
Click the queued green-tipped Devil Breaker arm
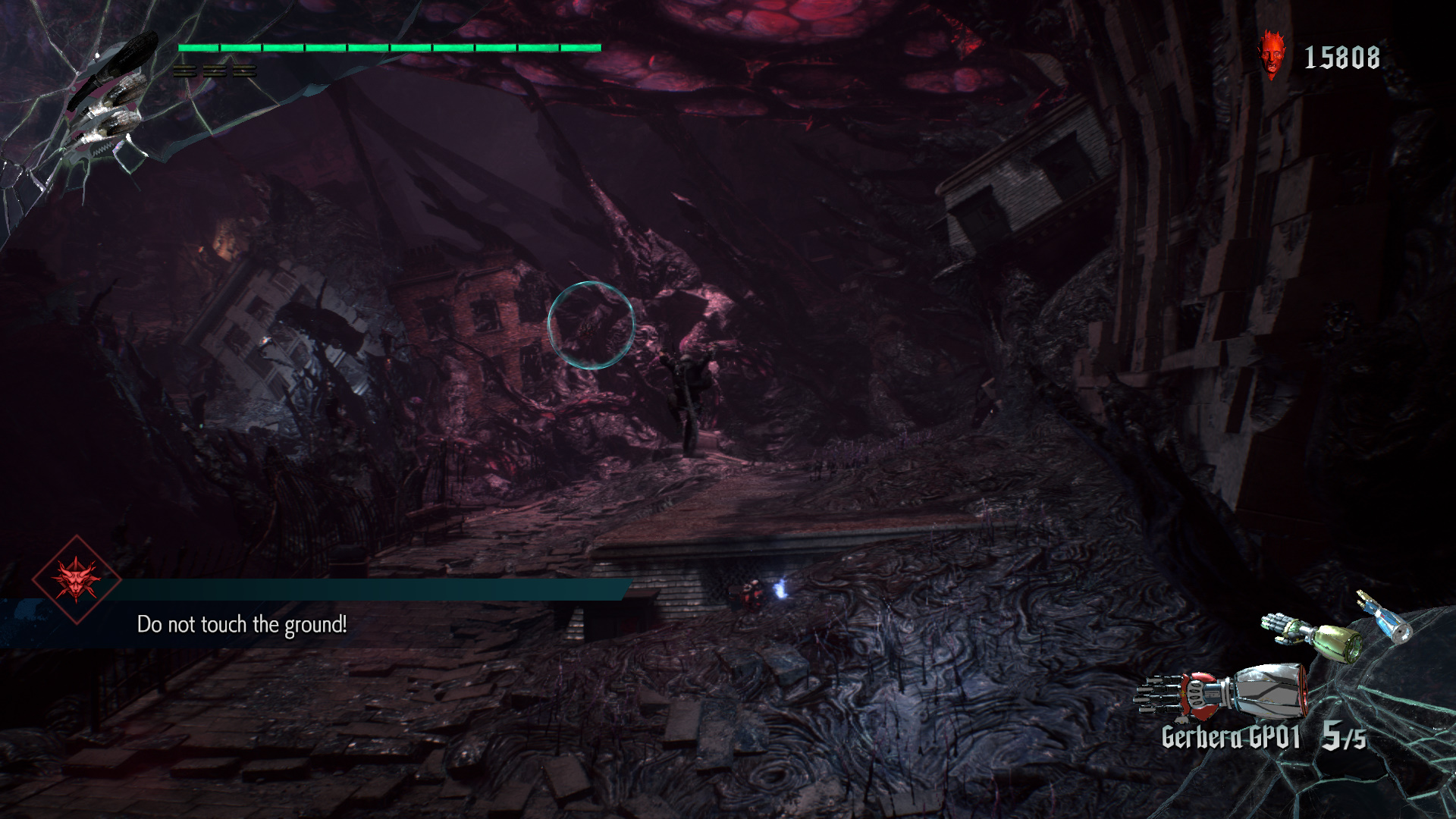tap(1311, 637)
